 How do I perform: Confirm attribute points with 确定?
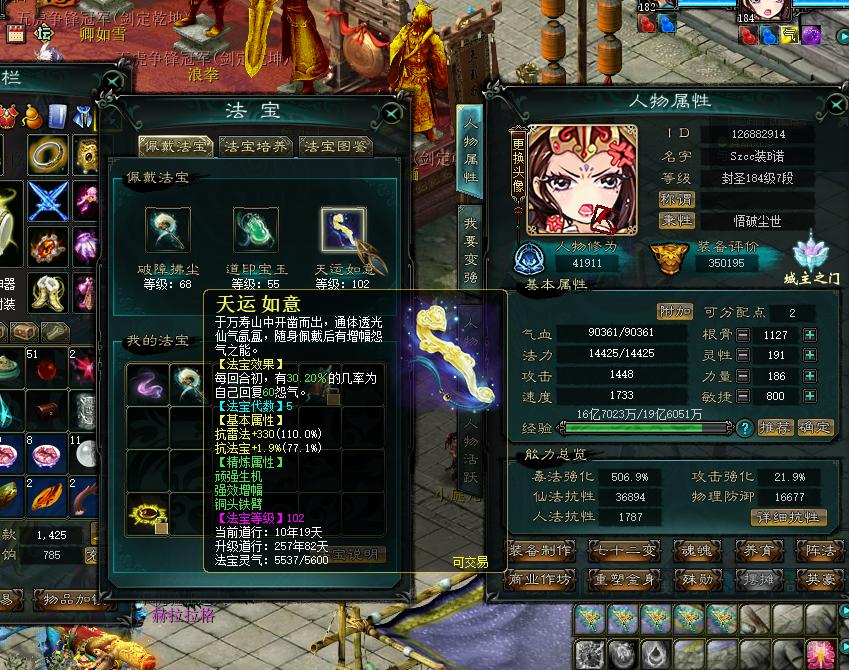[815, 428]
